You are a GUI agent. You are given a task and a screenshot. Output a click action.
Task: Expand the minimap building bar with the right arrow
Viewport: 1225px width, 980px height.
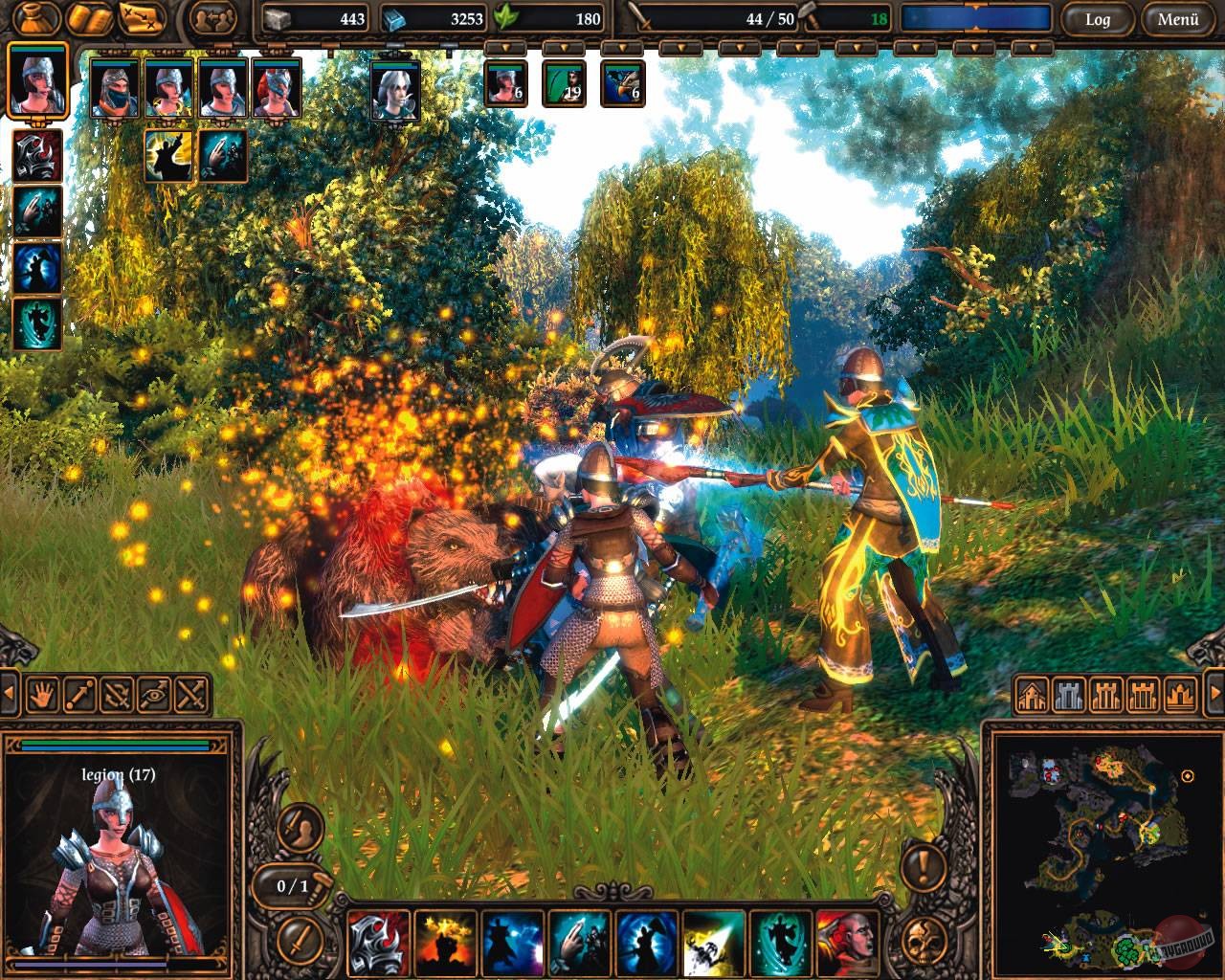pos(1216,693)
